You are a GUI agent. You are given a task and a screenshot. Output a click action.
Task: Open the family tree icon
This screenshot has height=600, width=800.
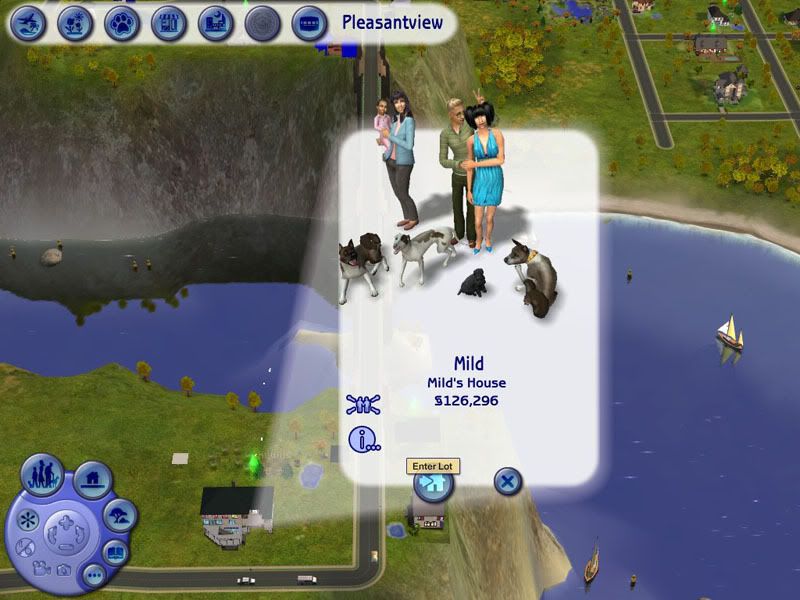[x=363, y=404]
